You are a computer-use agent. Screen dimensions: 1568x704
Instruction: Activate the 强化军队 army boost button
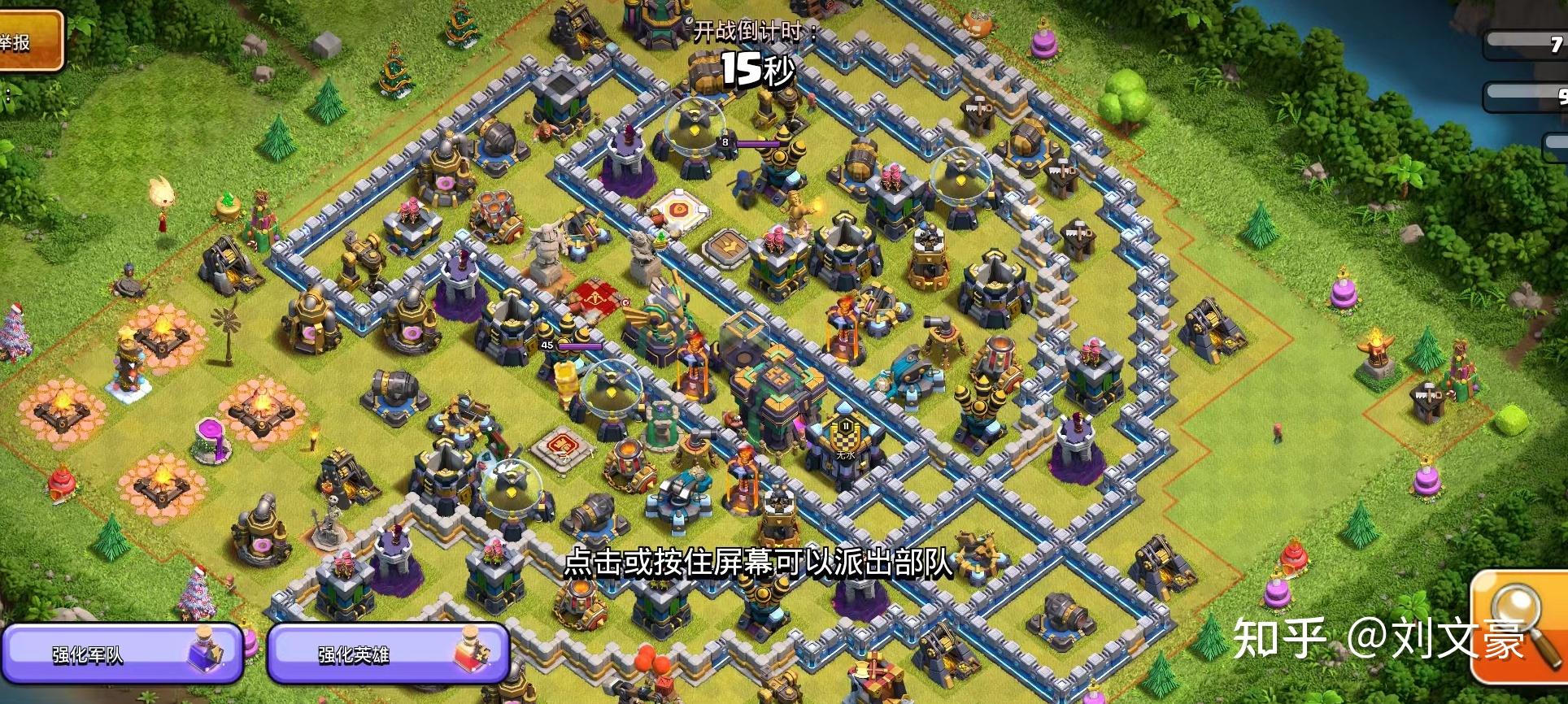(x=122, y=653)
